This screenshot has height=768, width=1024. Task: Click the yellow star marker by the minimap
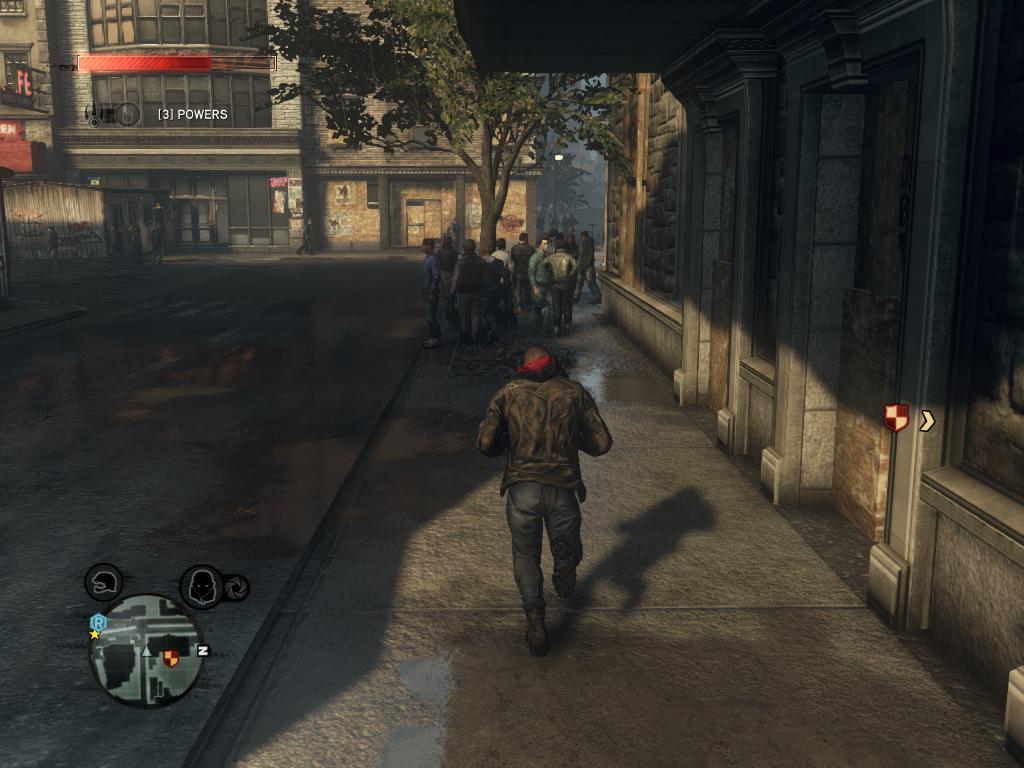[x=95, y=635]
